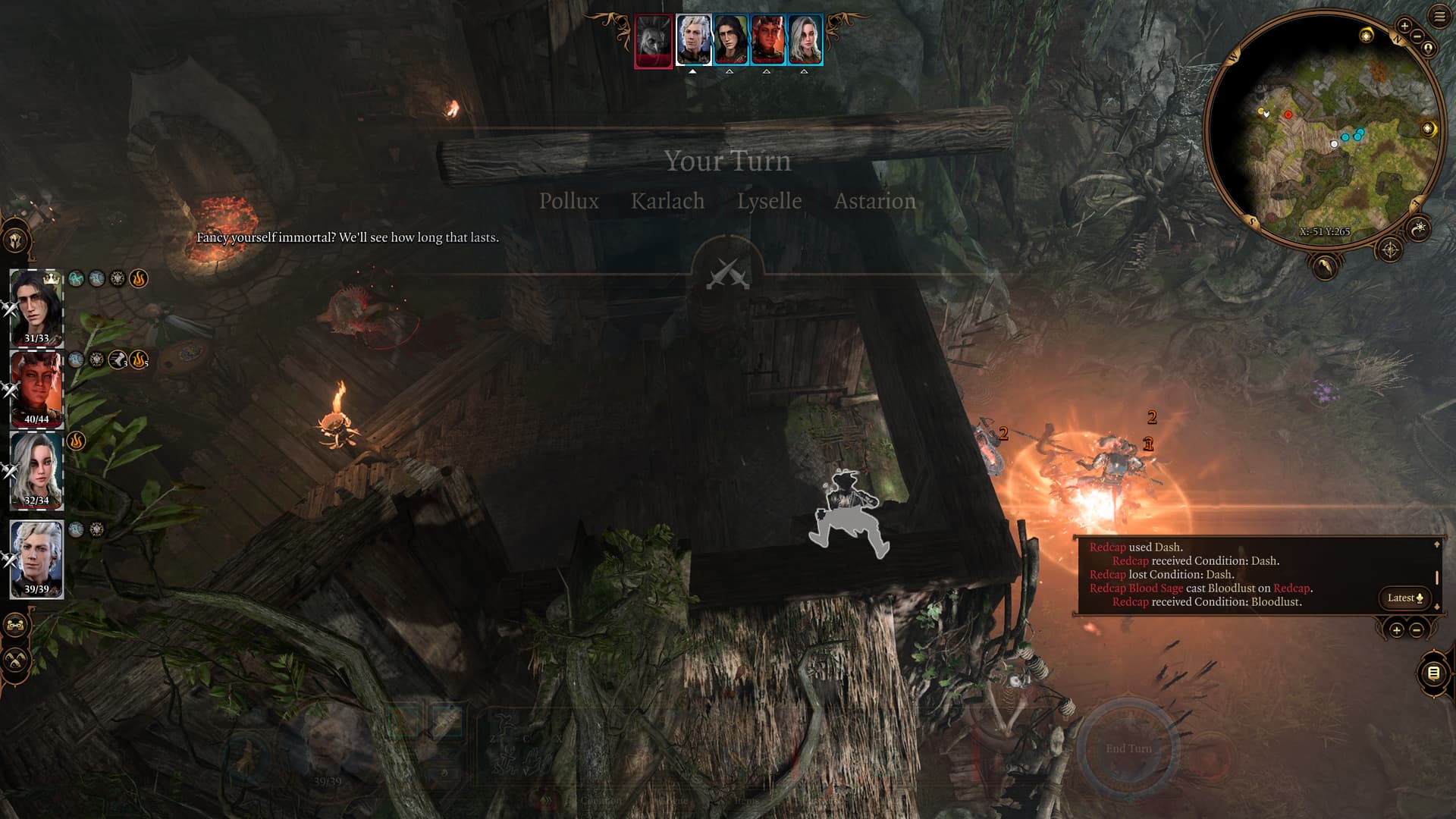Select Karlach's red portrait in the turn order
Screen dimensions: 1456x819
pos(767,39)
